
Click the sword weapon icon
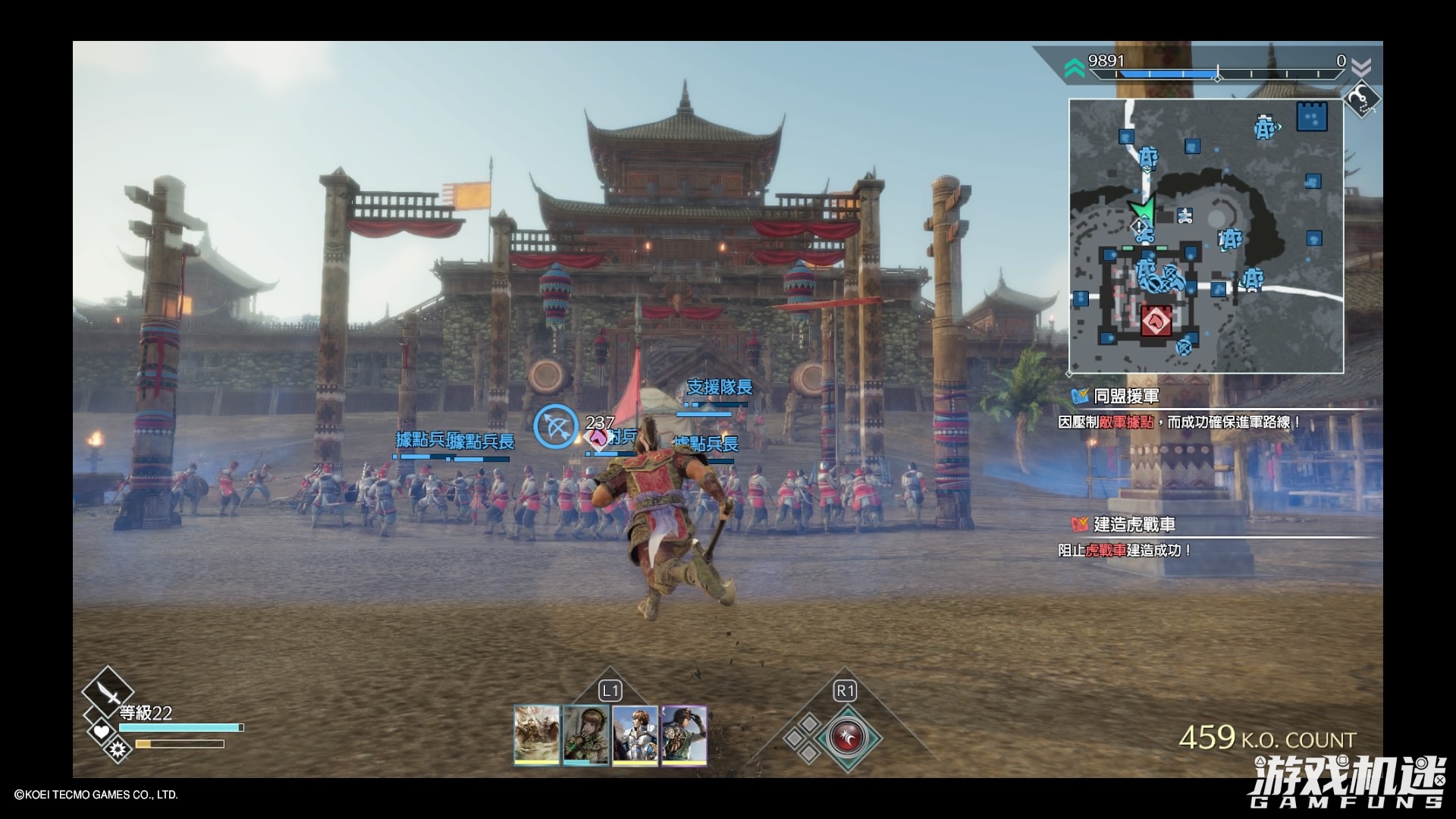(x=108, y=692)
